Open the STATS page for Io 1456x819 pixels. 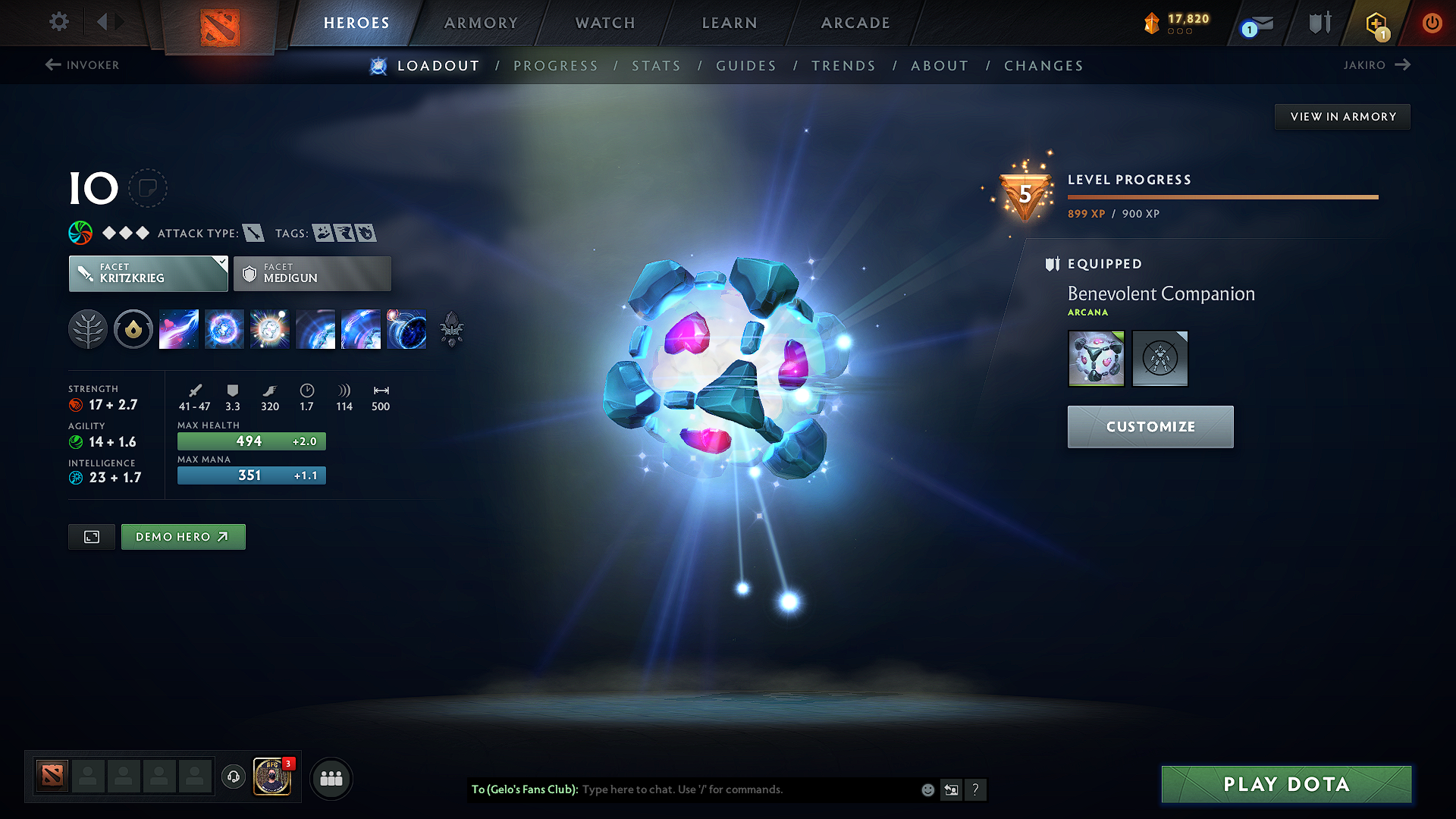pos(656,65)
